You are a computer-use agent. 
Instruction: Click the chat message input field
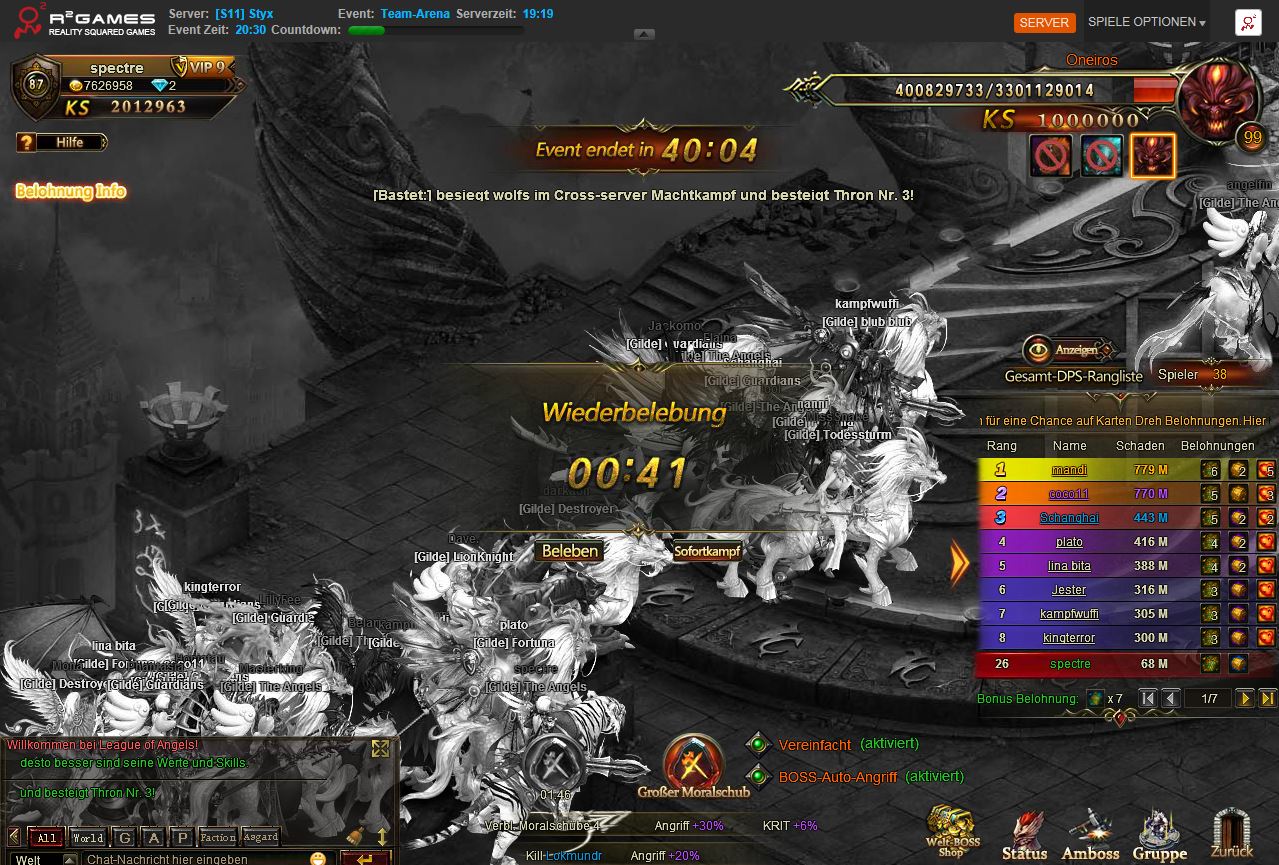[x=195, y=858]
